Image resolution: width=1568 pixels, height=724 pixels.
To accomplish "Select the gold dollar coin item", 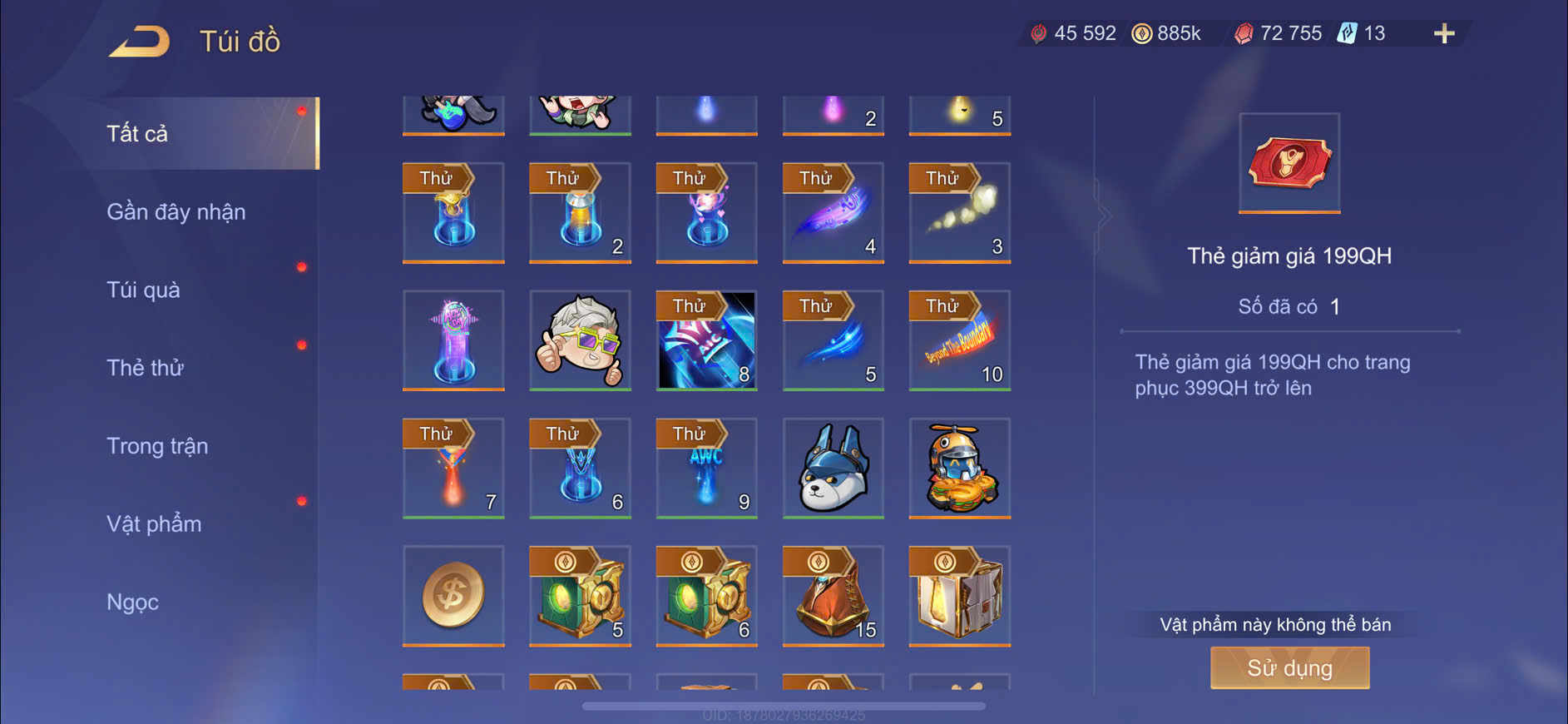I will 453,596.
